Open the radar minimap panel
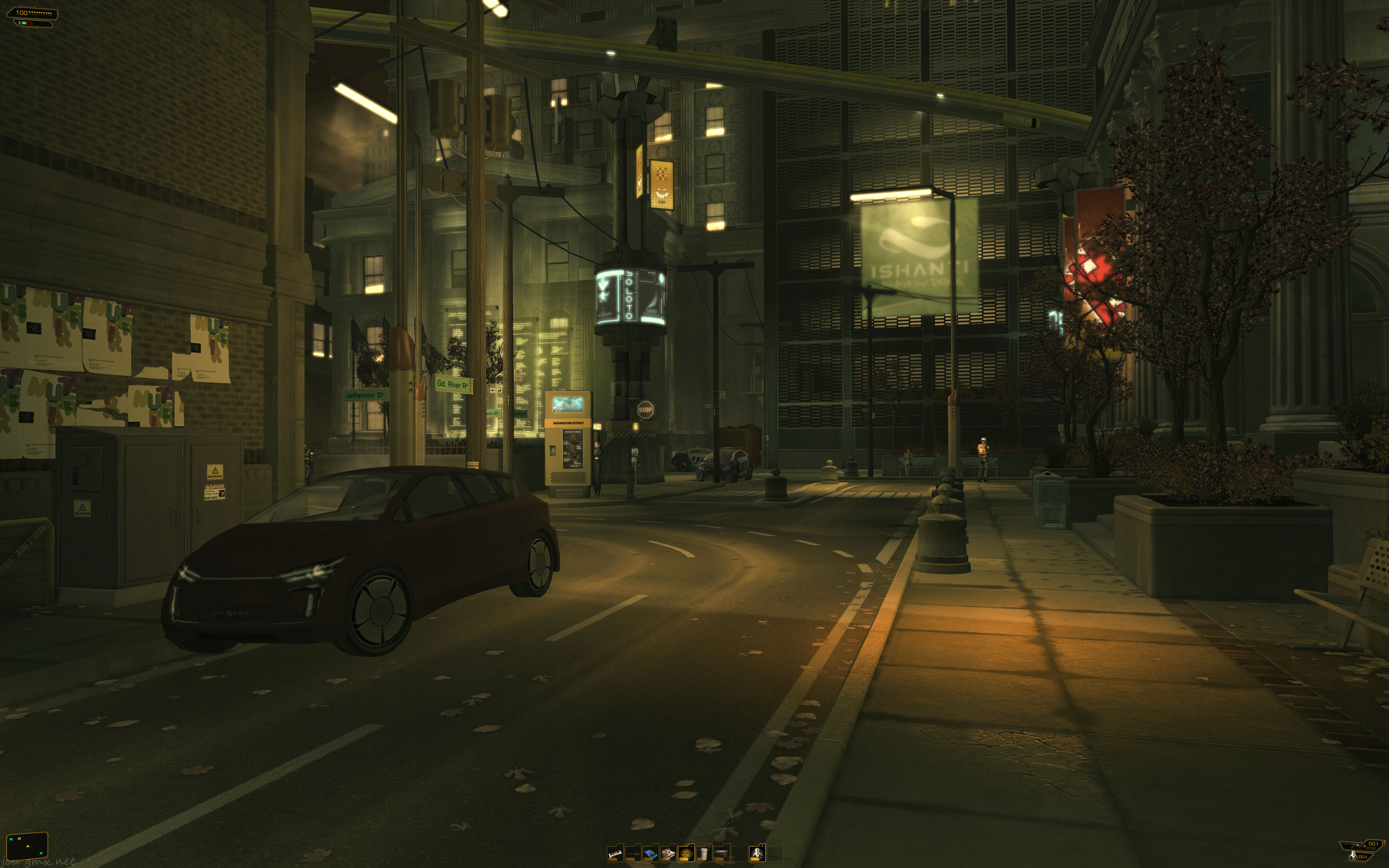This screenshot has width=1389, height=868. coord(27,845)
